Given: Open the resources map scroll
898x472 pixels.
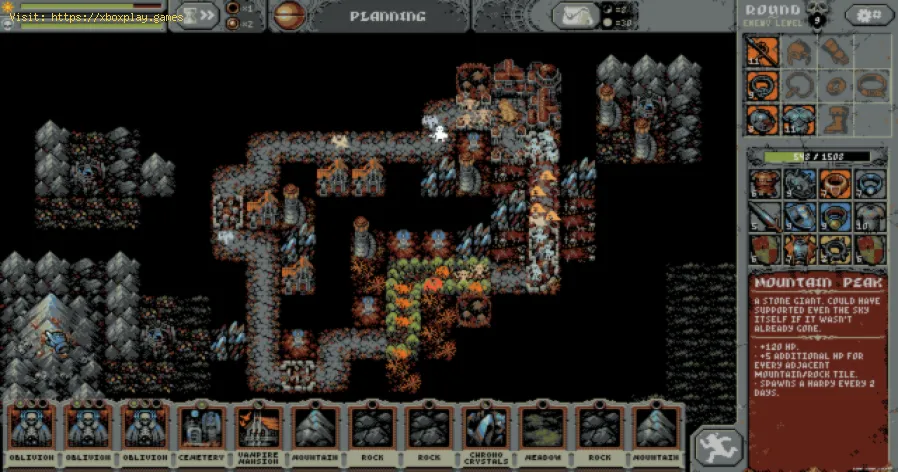Looking at the screenshot, I should (578, 15).
